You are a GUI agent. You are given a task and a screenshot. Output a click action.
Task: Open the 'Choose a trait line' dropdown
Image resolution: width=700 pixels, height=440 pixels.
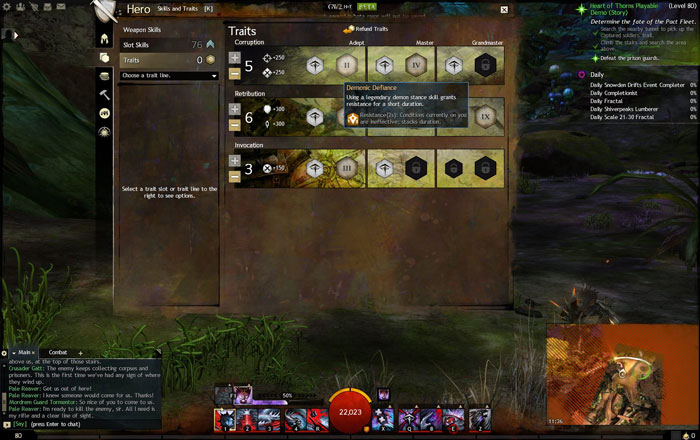pyautogui.click(x=167, y=75)
